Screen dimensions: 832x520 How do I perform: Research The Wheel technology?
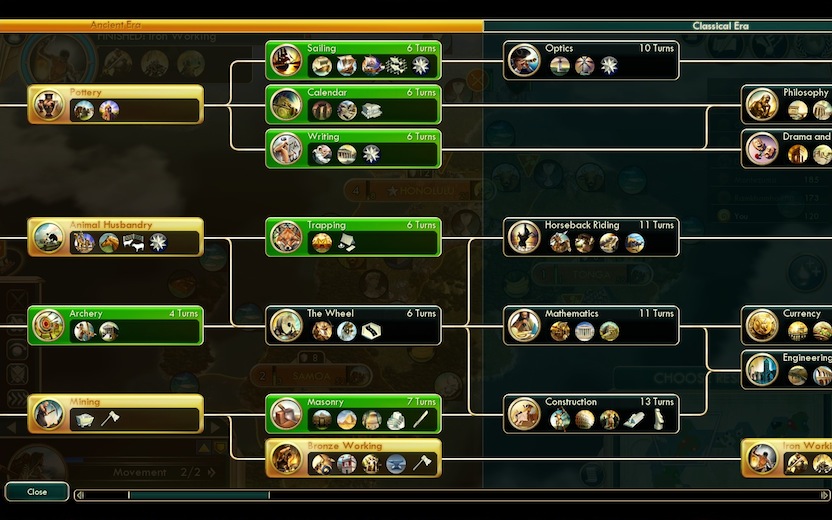[x=353, y=325]
